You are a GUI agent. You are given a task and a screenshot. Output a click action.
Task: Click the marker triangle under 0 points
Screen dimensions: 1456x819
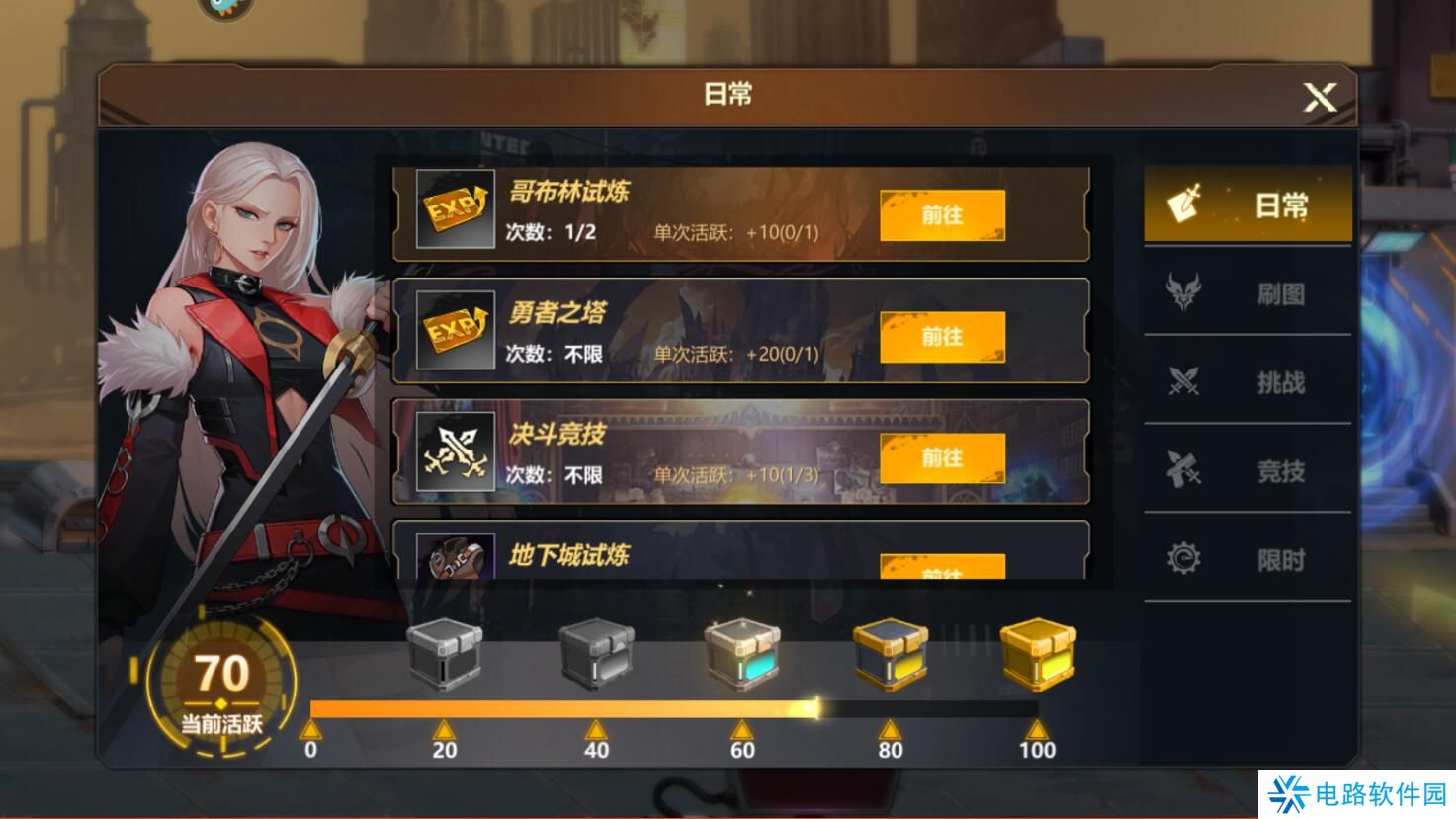pyautogui.click(x=312, y=731)
